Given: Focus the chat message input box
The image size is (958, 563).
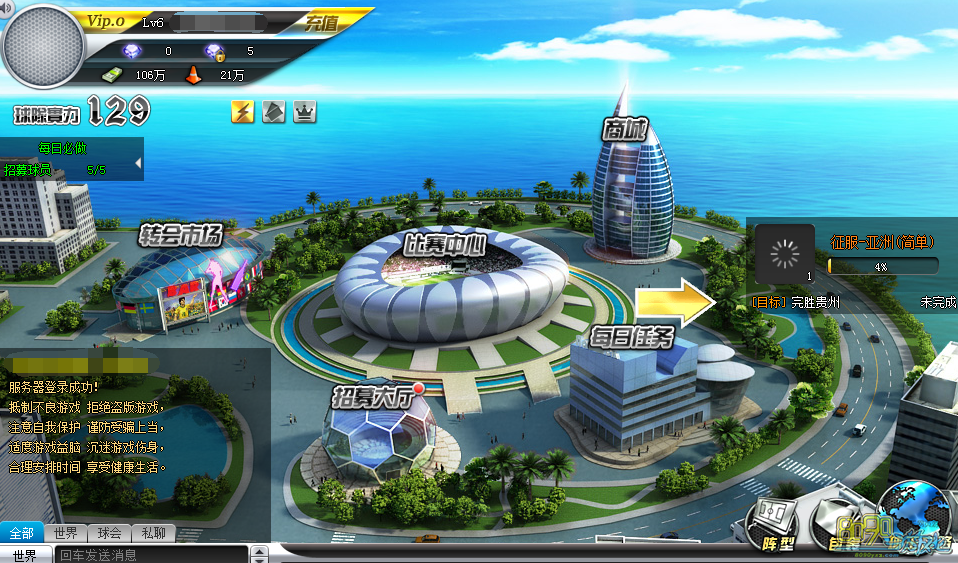Looking at the screenshot, I should 150,555.
